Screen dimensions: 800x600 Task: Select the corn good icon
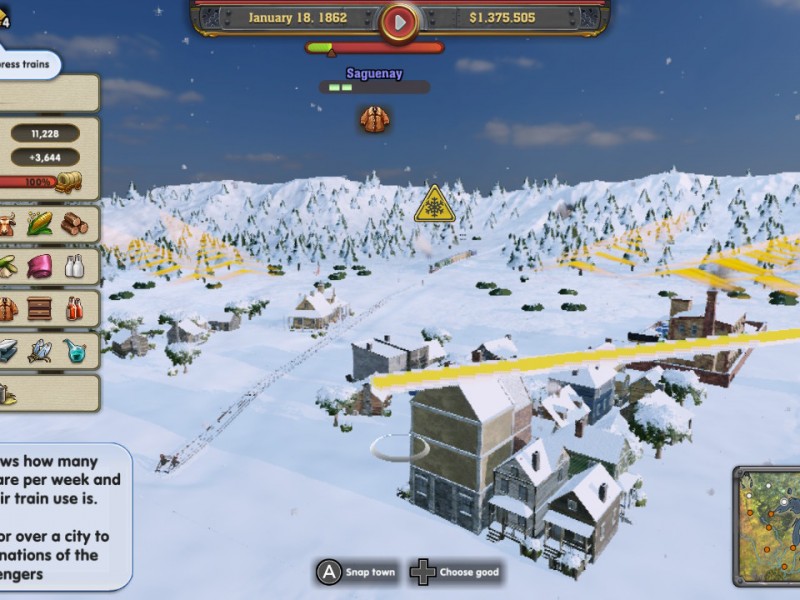(40, 223)
